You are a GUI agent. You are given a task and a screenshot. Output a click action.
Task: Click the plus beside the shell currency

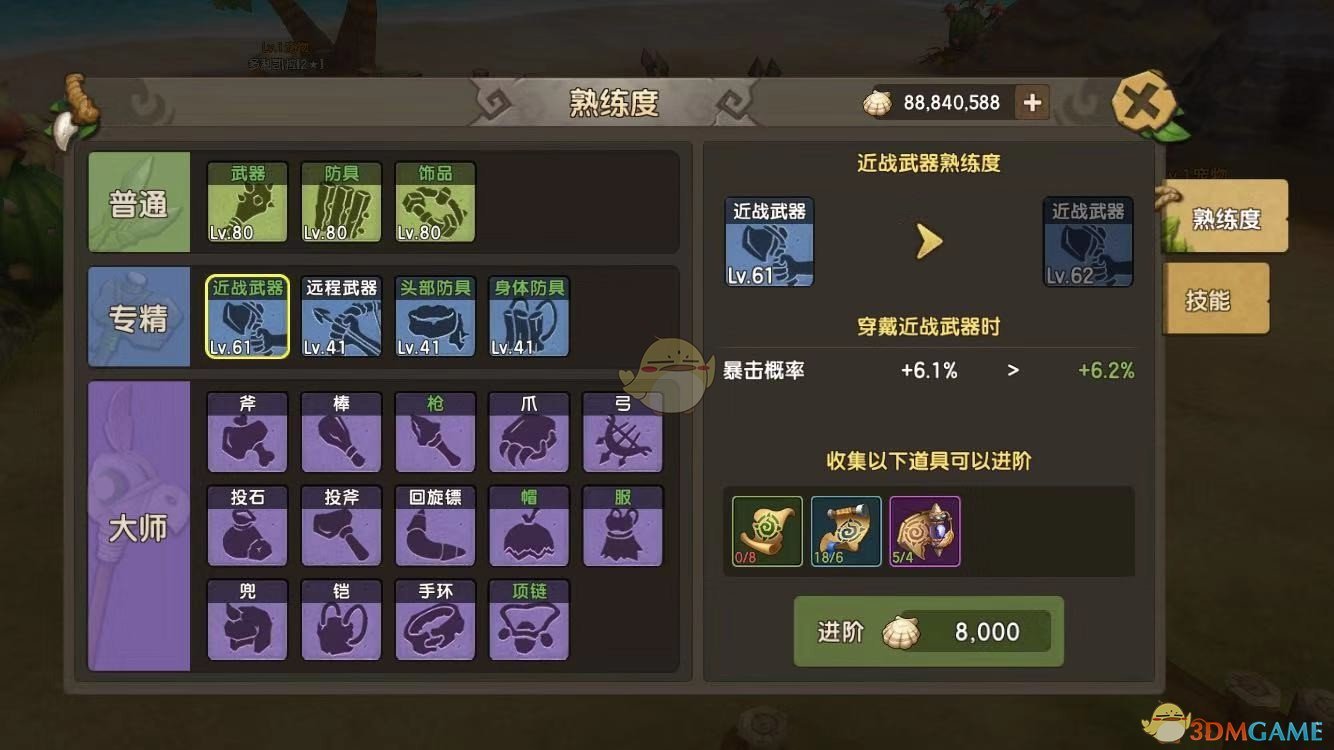coord(1032,102)
